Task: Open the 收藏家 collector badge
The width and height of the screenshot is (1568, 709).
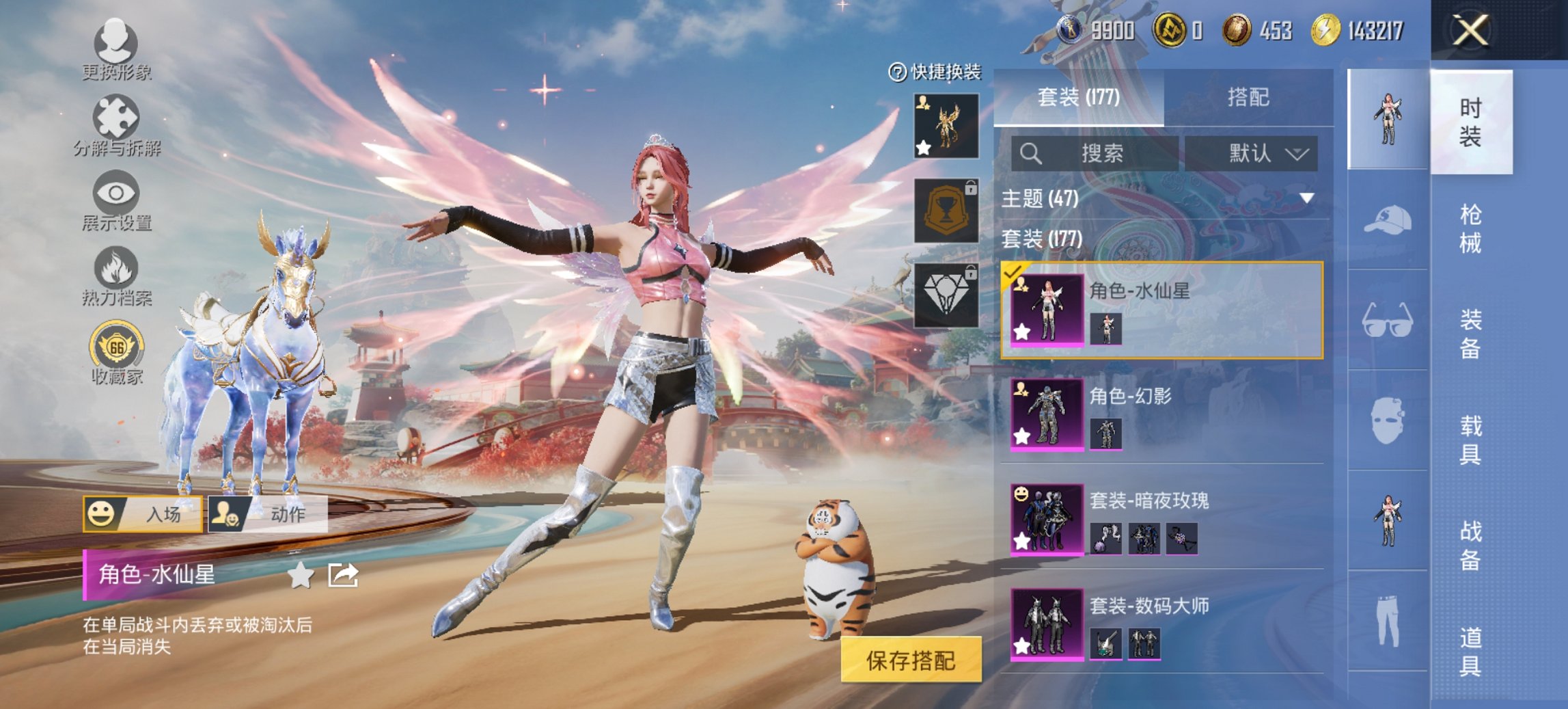Action: (117, 353)
